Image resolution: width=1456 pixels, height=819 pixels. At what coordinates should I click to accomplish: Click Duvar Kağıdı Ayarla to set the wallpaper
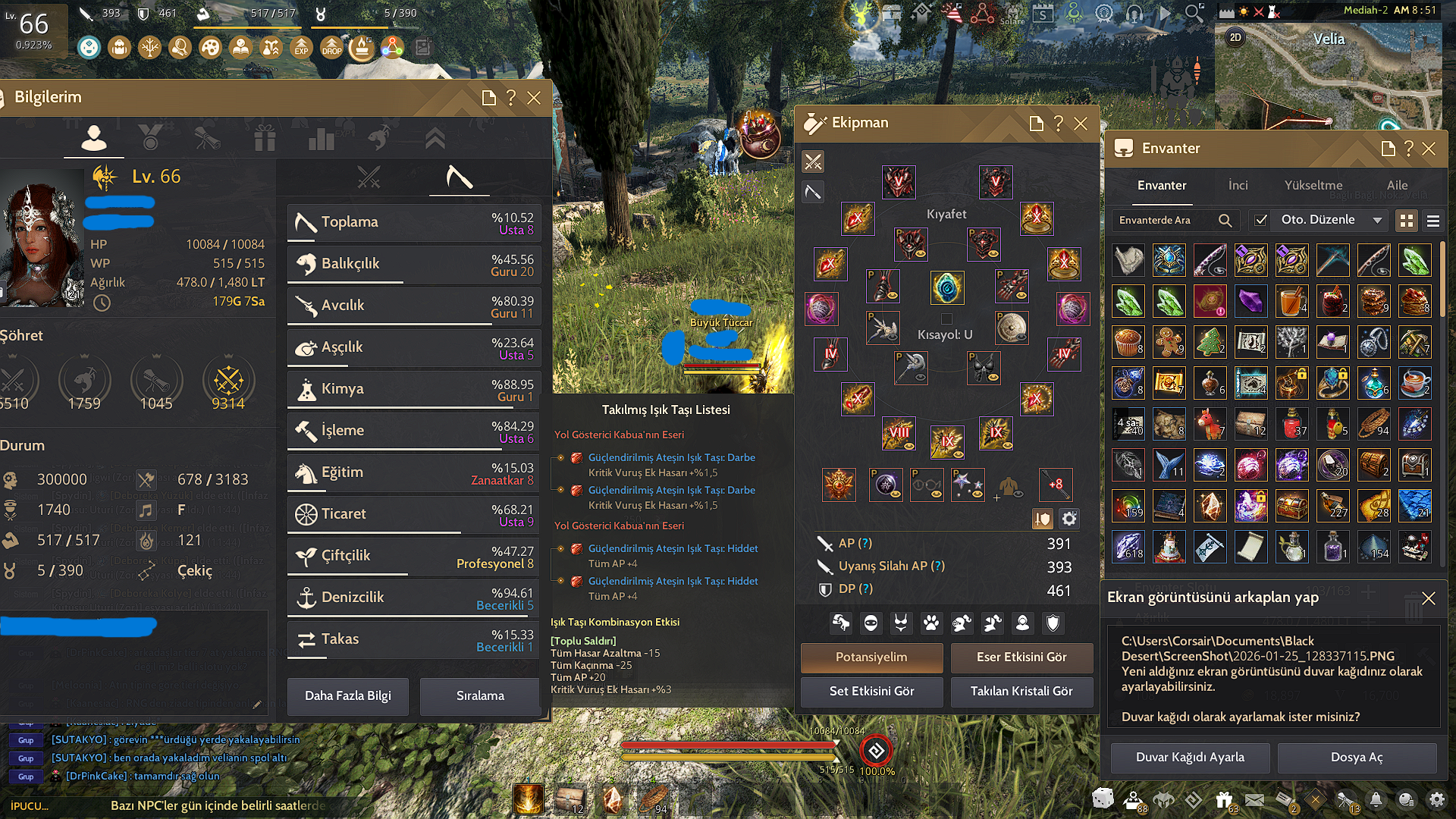tap(1189, 758)
